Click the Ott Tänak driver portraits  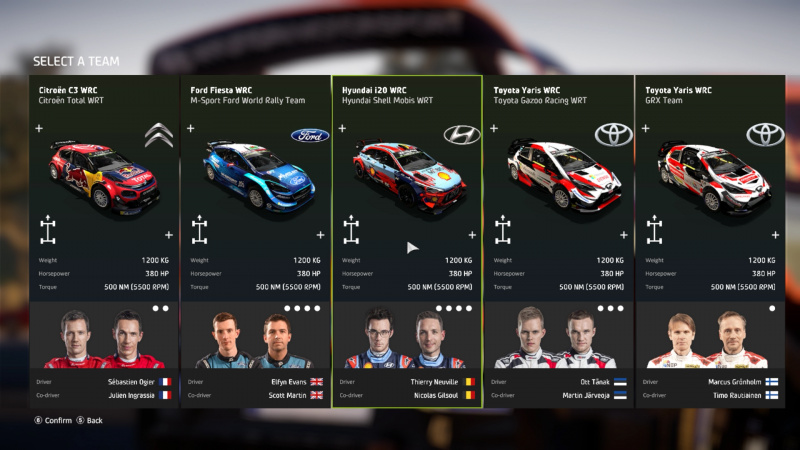pyautogui.click(x=558, y=340)
